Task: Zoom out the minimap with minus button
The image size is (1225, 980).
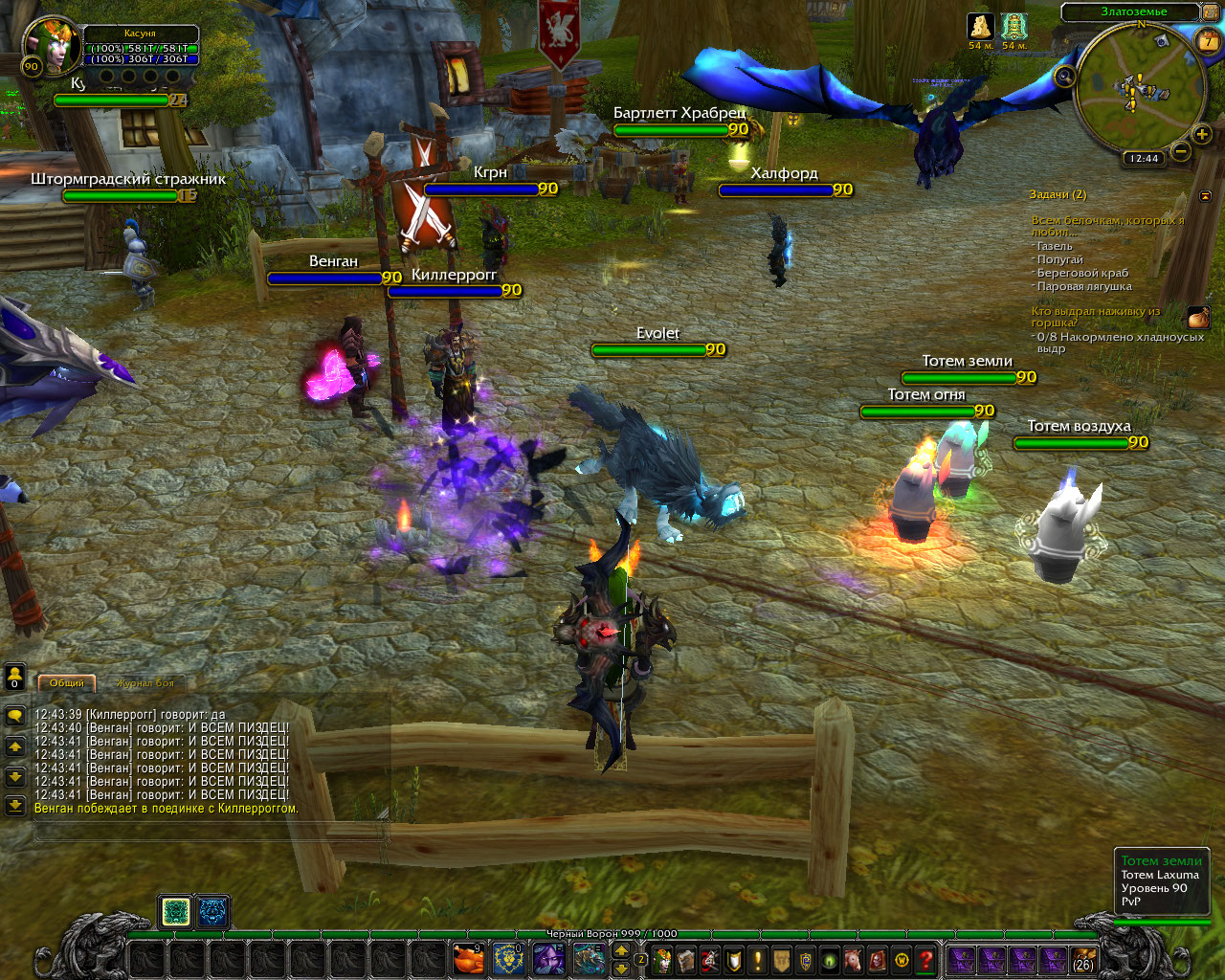Action: (x=1181, y=151)
